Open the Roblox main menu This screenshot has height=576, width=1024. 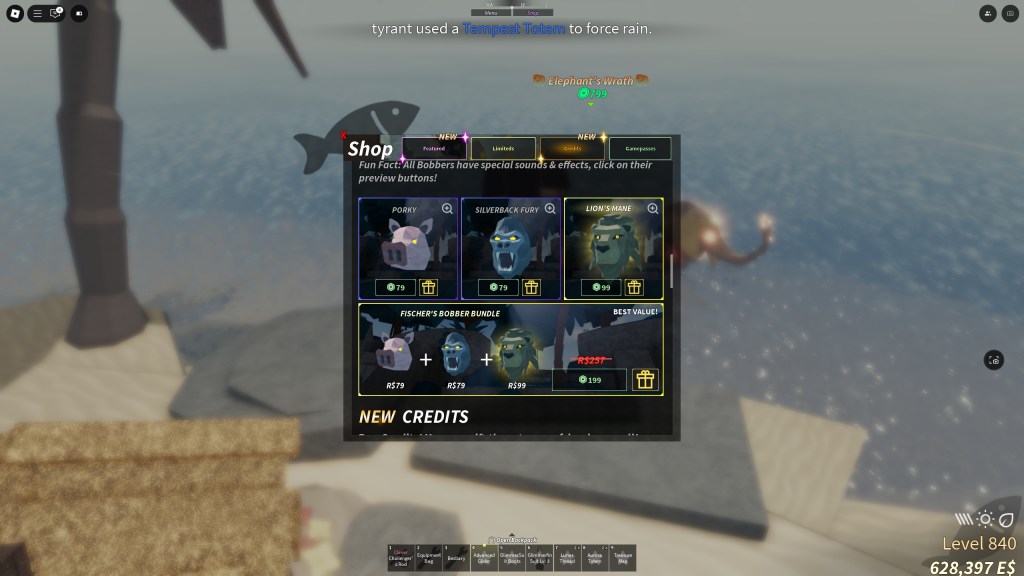(15, 14)
